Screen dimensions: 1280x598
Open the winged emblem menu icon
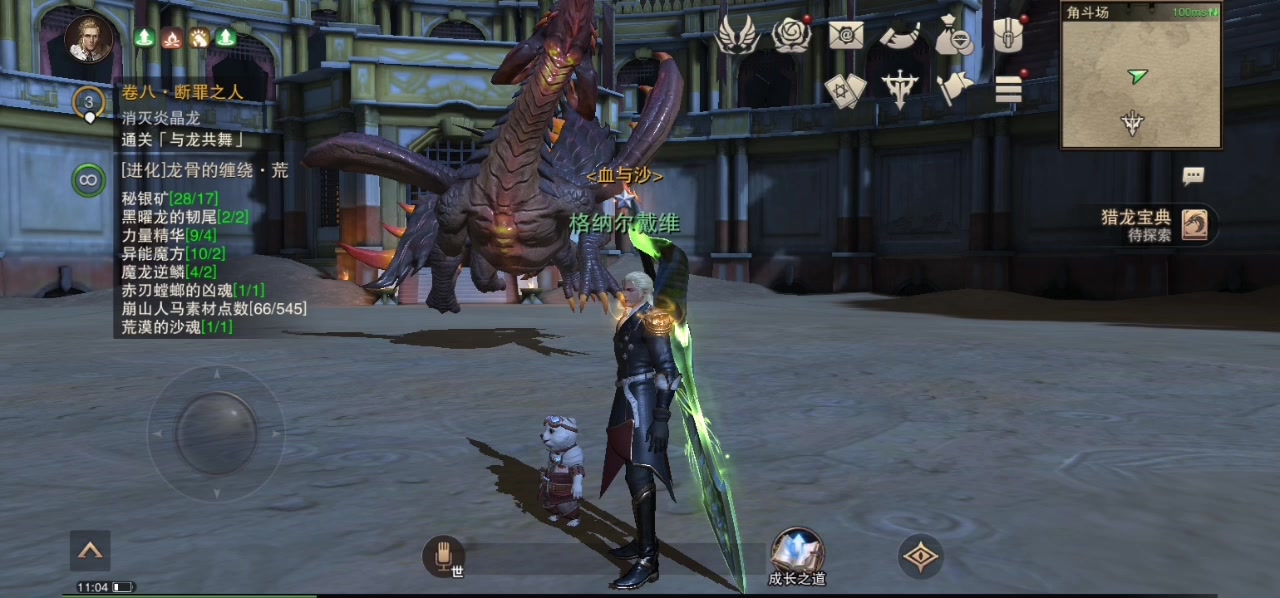click(737, 36)
